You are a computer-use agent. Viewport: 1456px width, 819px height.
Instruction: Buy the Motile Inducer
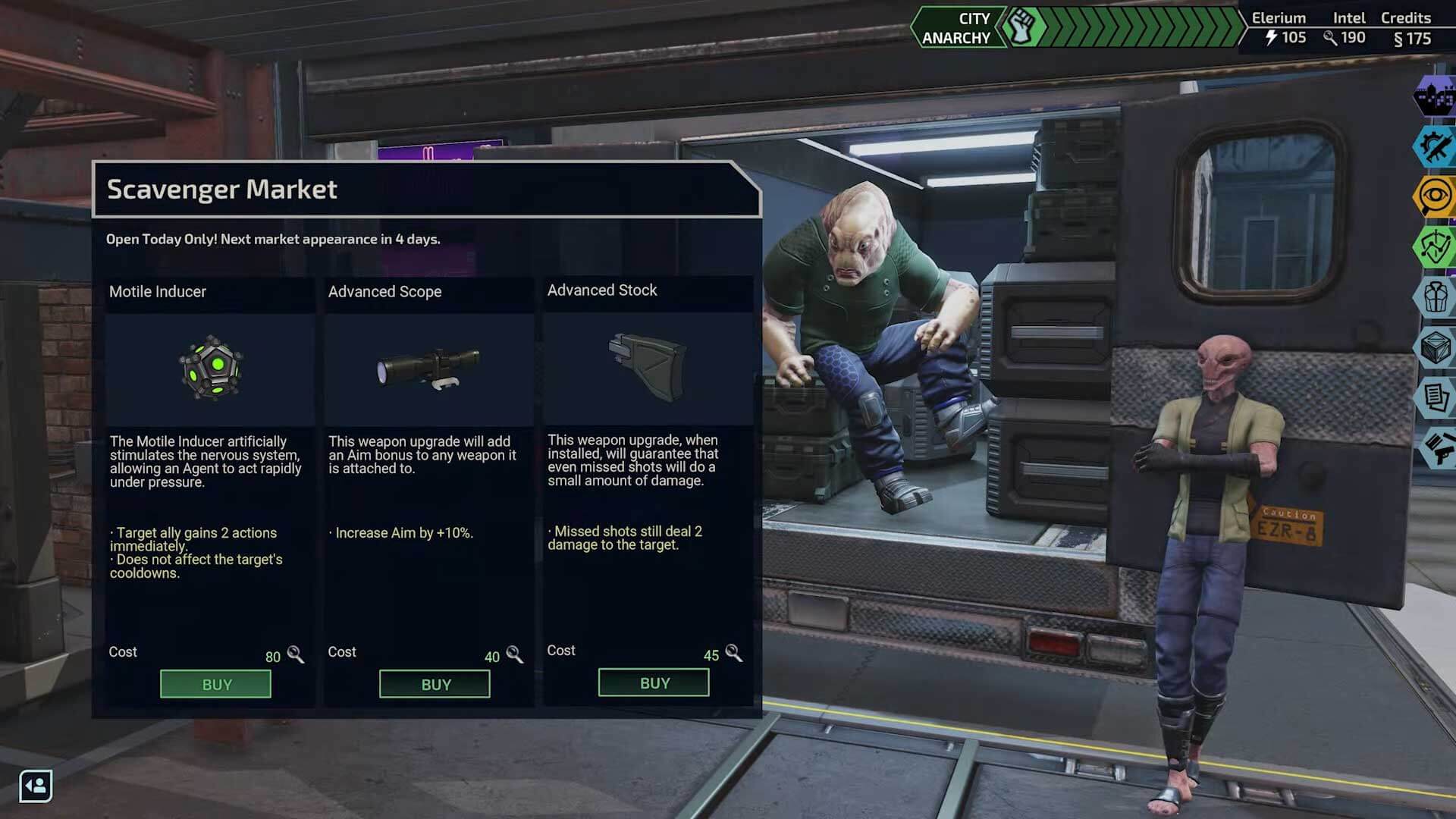[215, 684]
